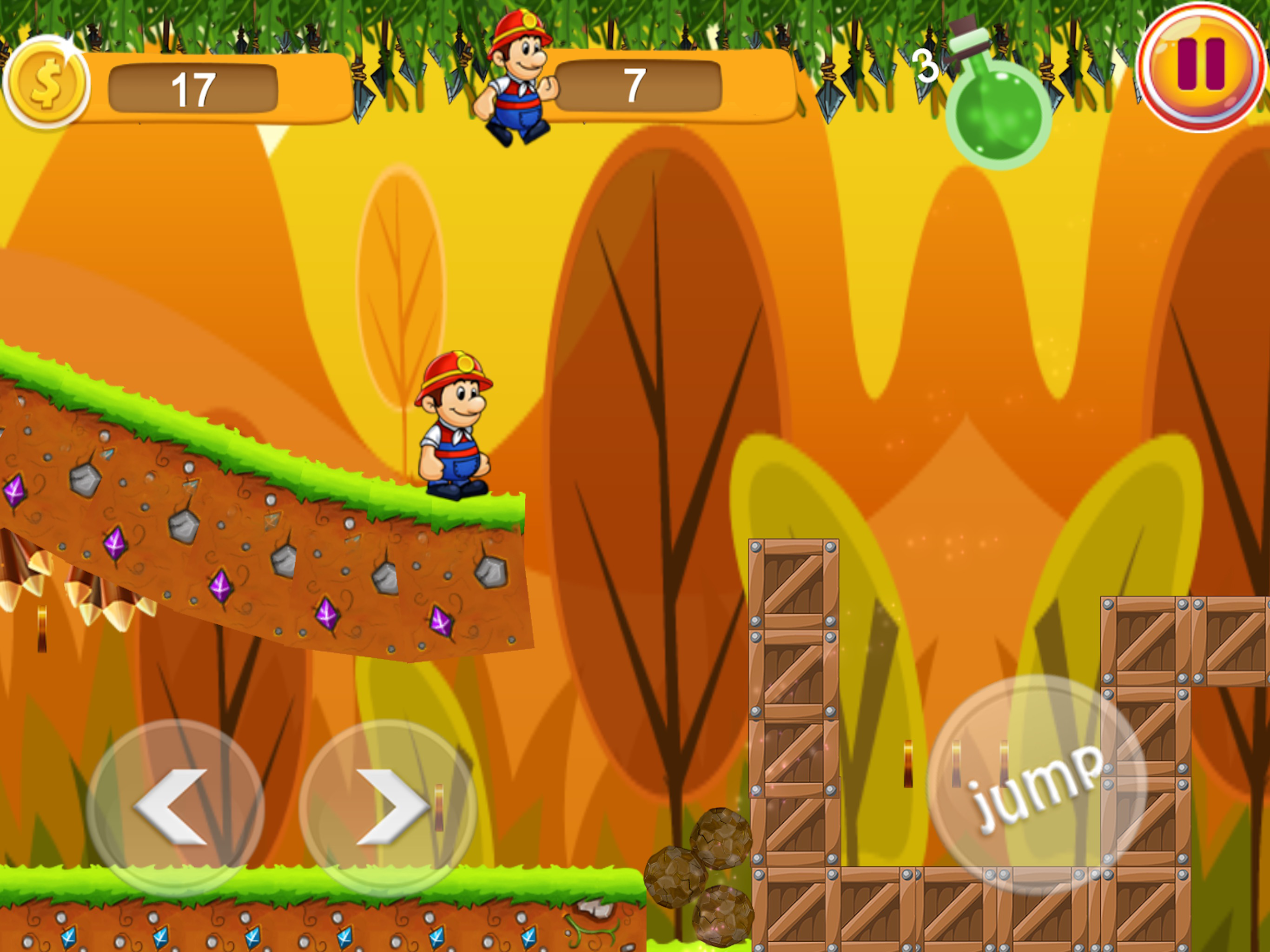This screenshot has height=952, width=1270.
Task: Tap the left arrow move button
Action: coord(175,807)
